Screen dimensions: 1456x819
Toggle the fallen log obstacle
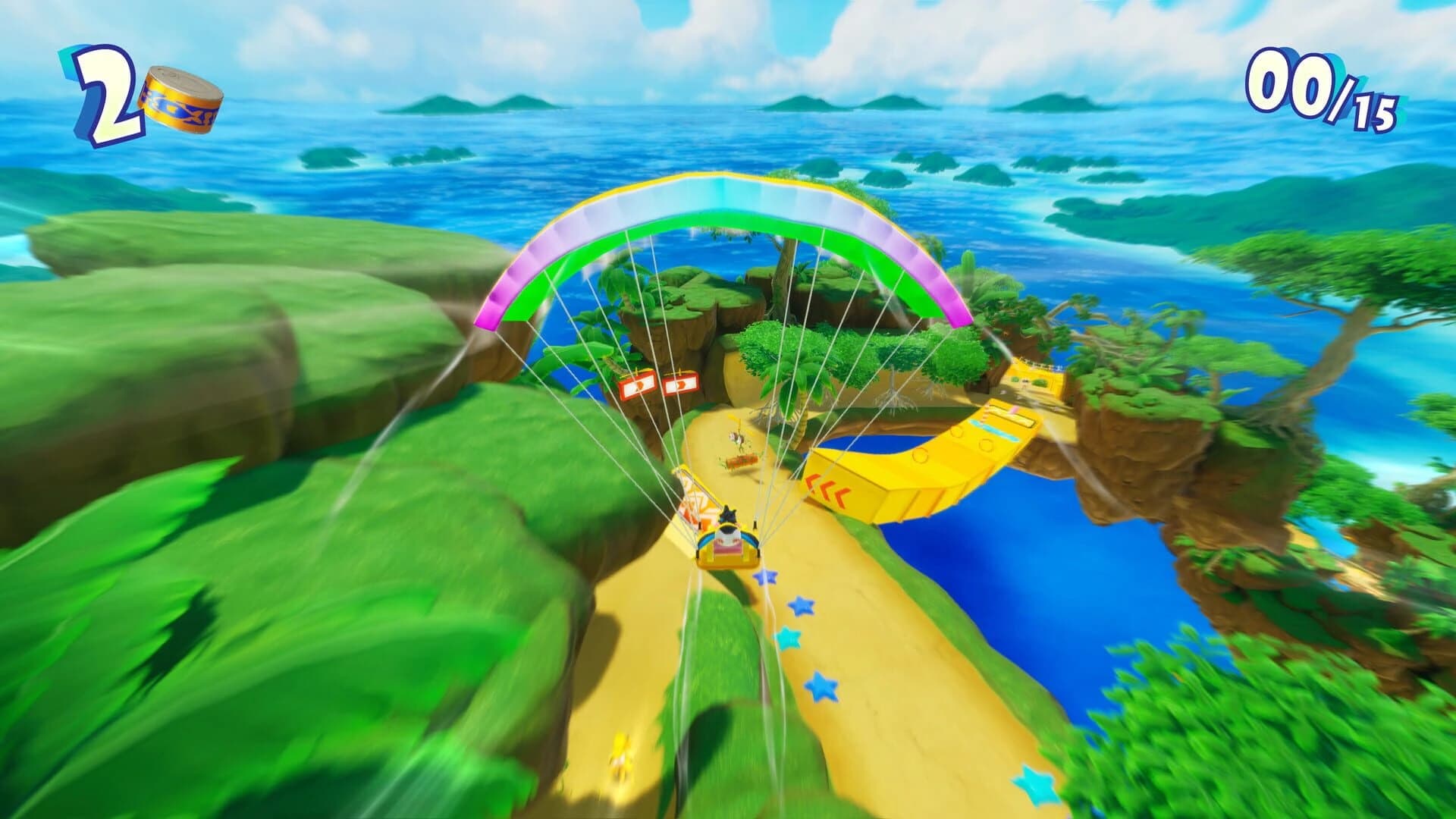[742, 461]
